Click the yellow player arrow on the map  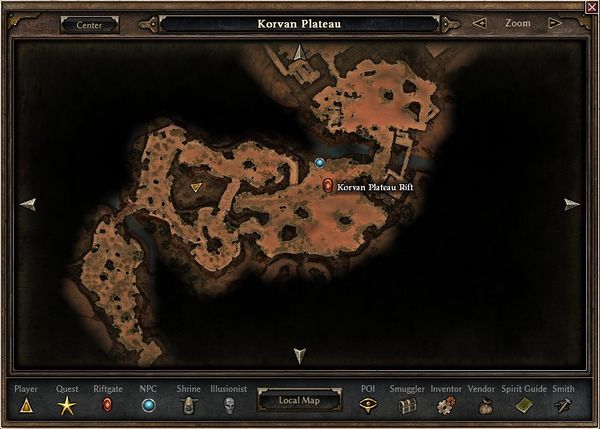196,186
